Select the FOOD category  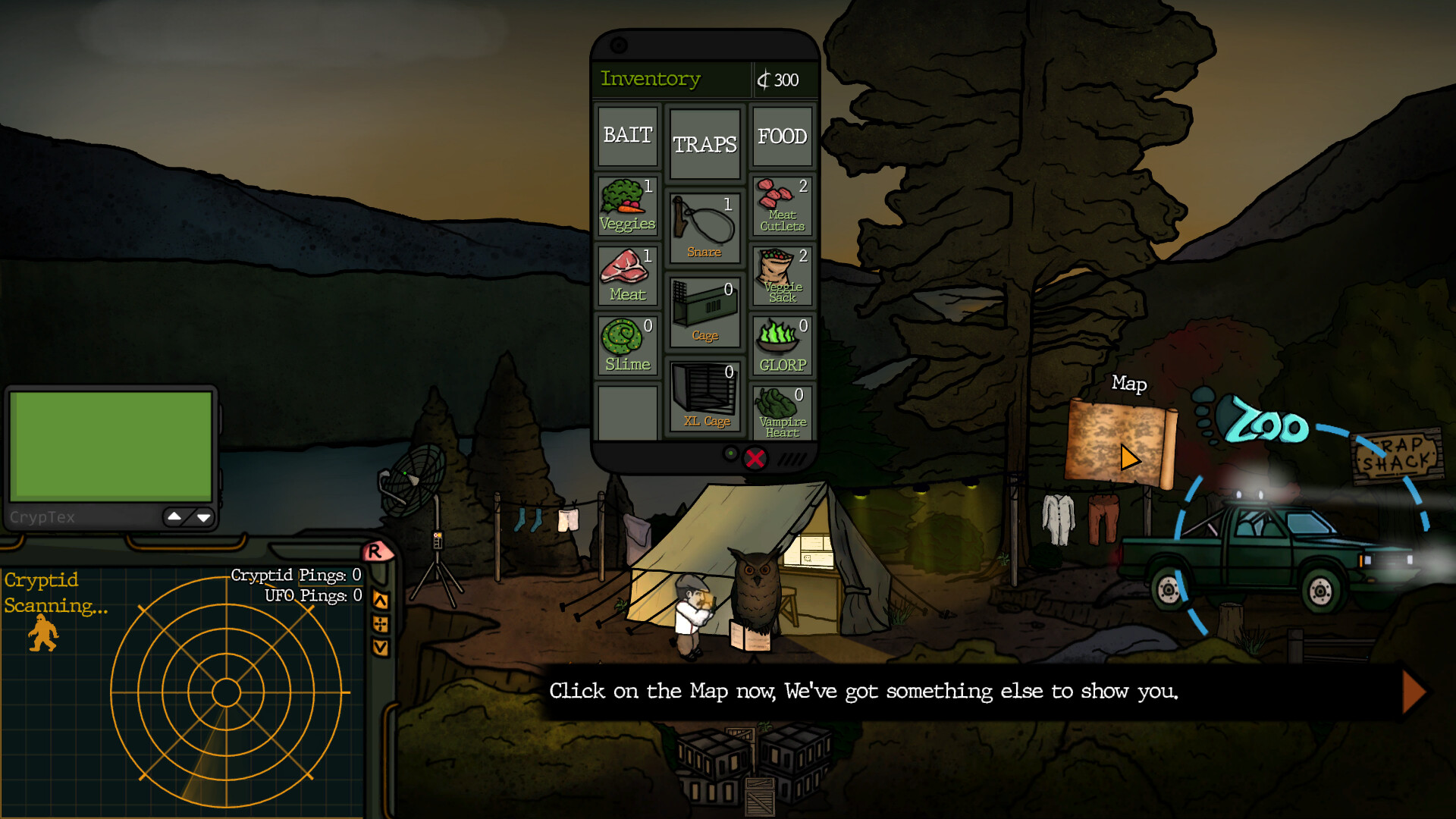782,136
